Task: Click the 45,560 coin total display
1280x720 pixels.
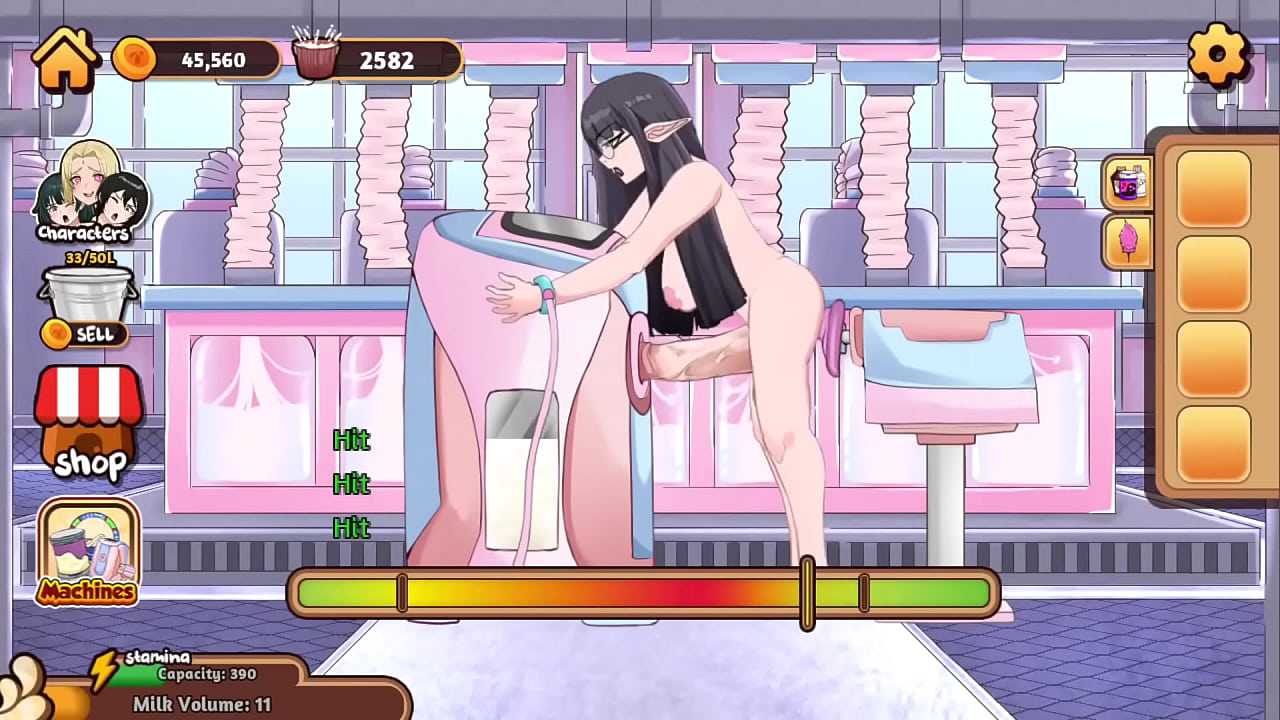Action: pyautogui.click(x=212, y=59)
